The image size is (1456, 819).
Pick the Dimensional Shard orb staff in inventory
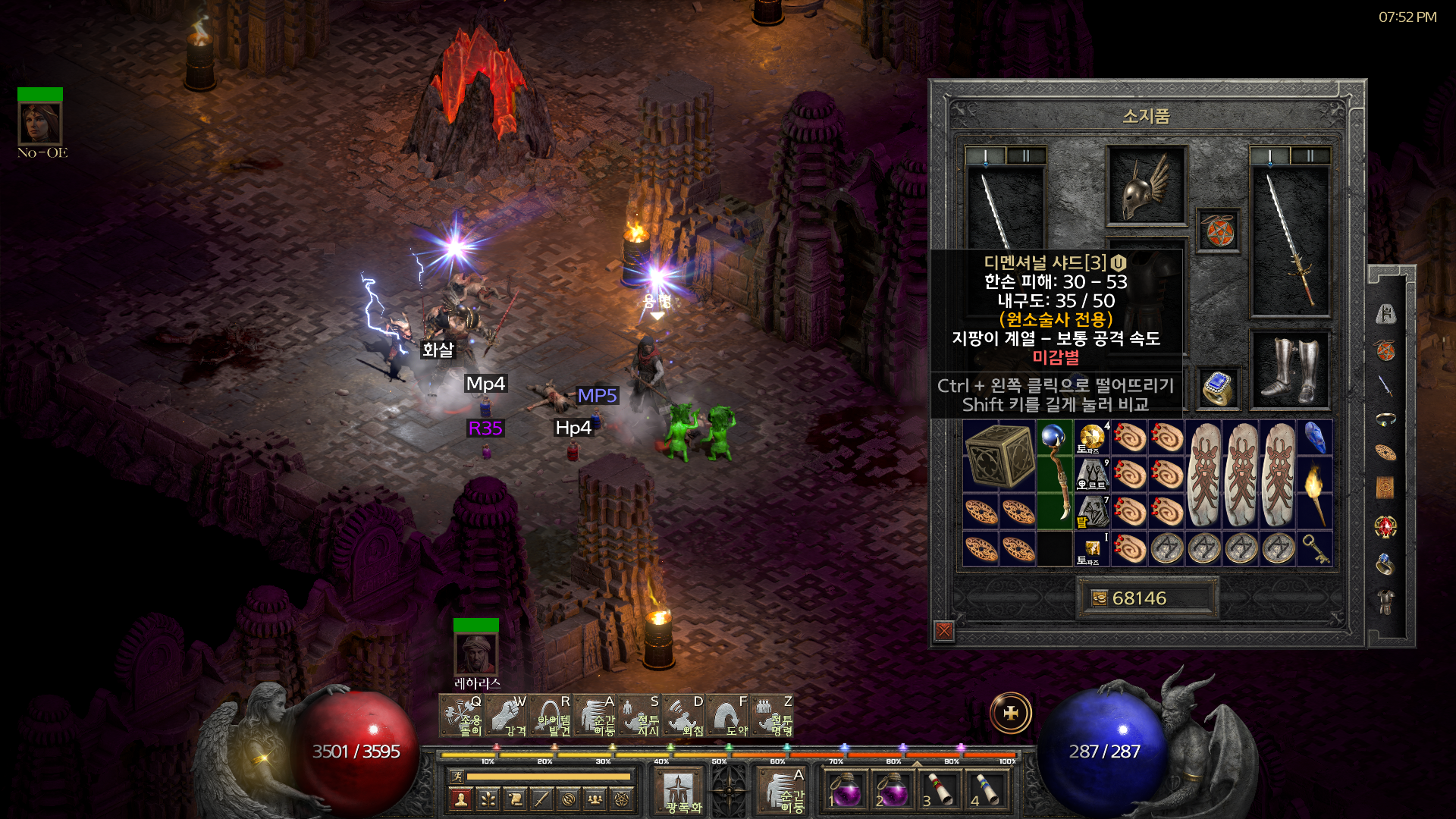[x=1055, y=473]
